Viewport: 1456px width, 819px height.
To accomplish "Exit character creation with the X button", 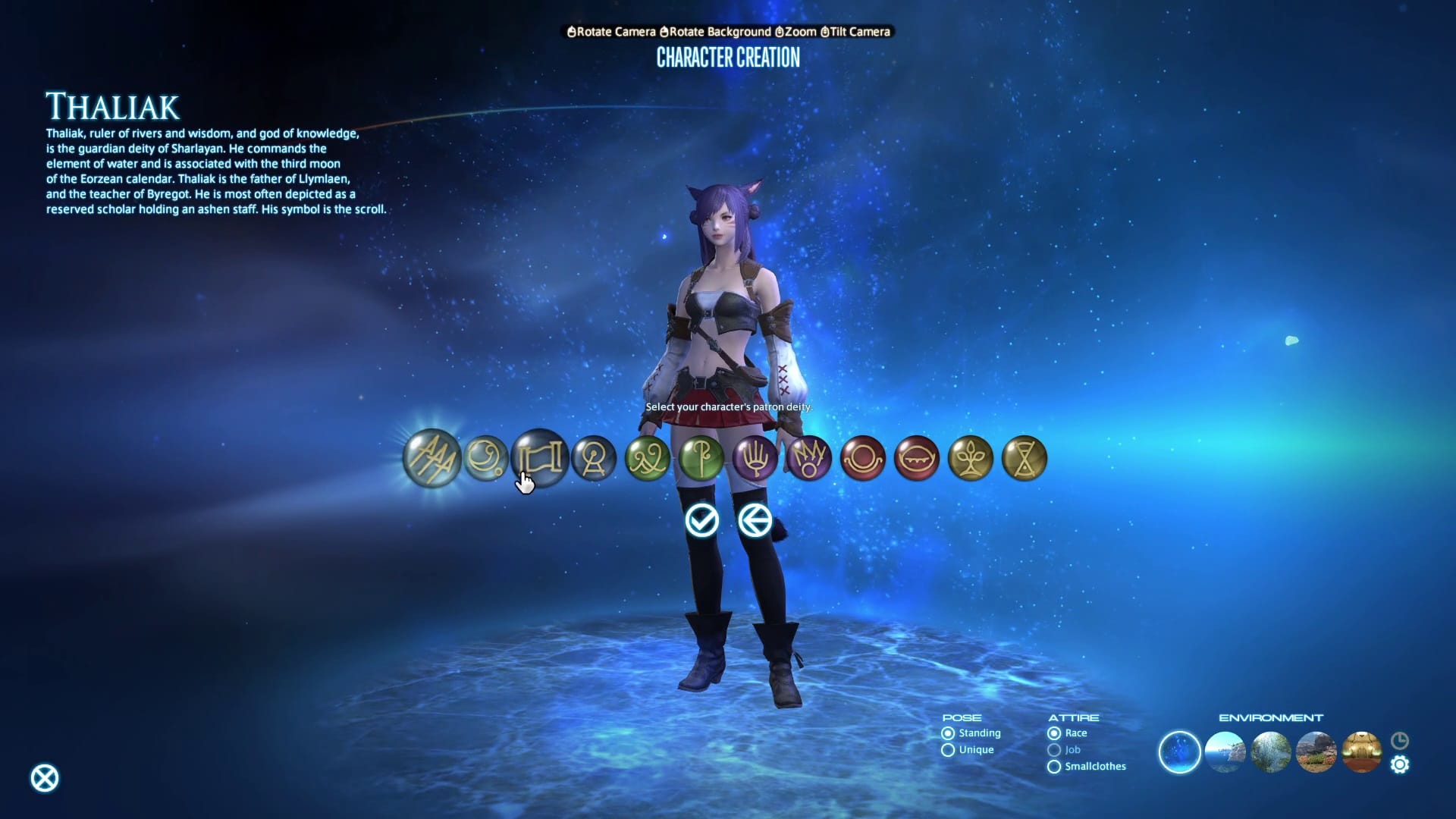I will pyautogui.click(x=45, y=778).
